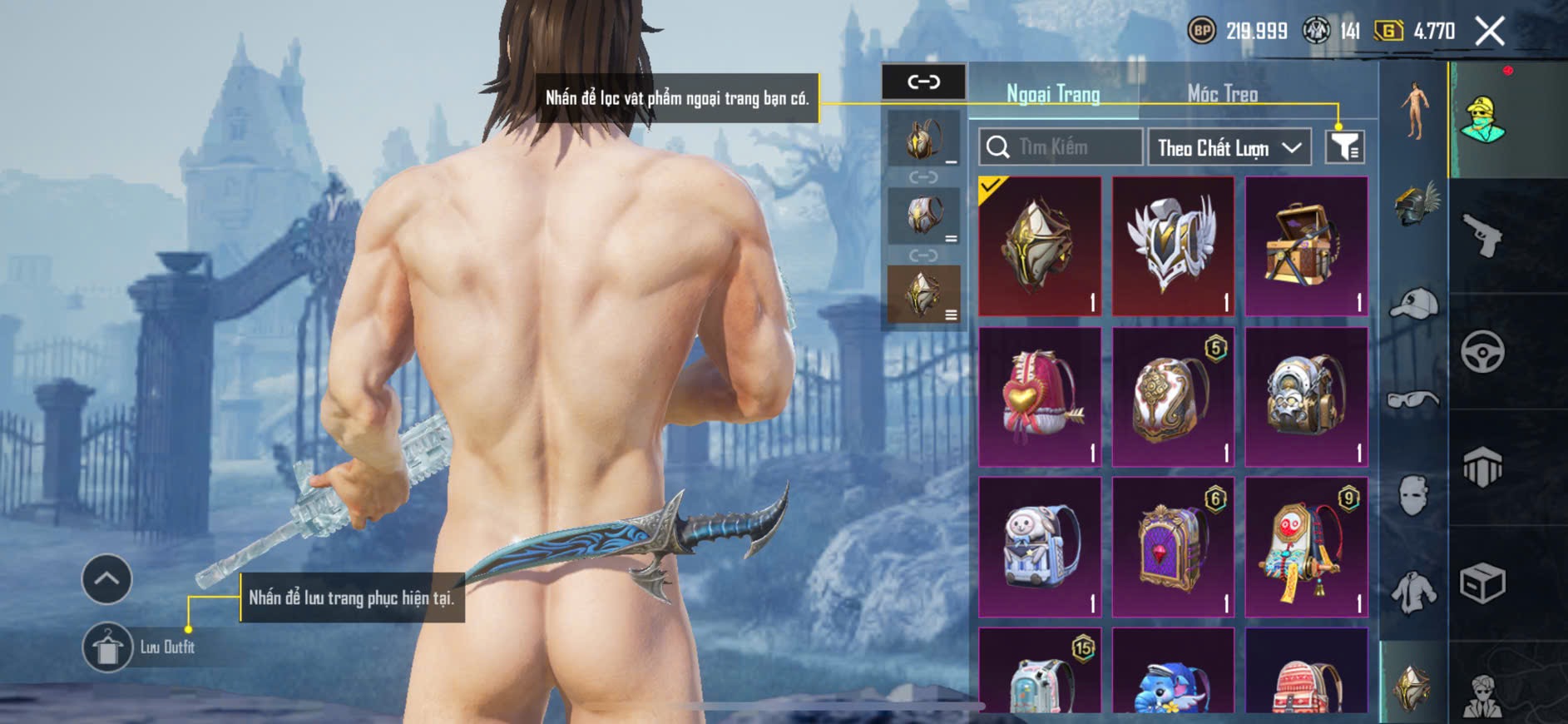Screen dimensions: 1568x724
Task: Pick the red heart backpack
Action: point(1040,396)
